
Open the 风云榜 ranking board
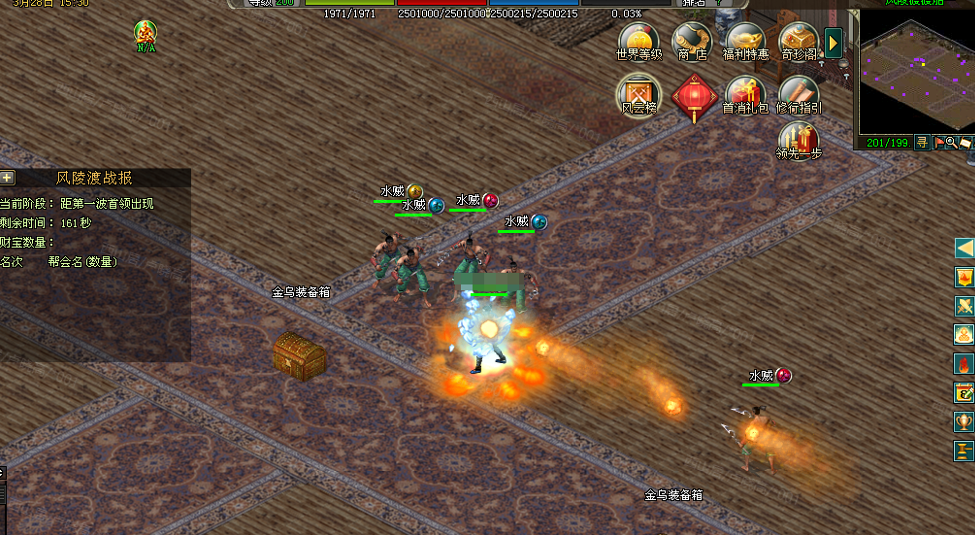click(639, 94)
